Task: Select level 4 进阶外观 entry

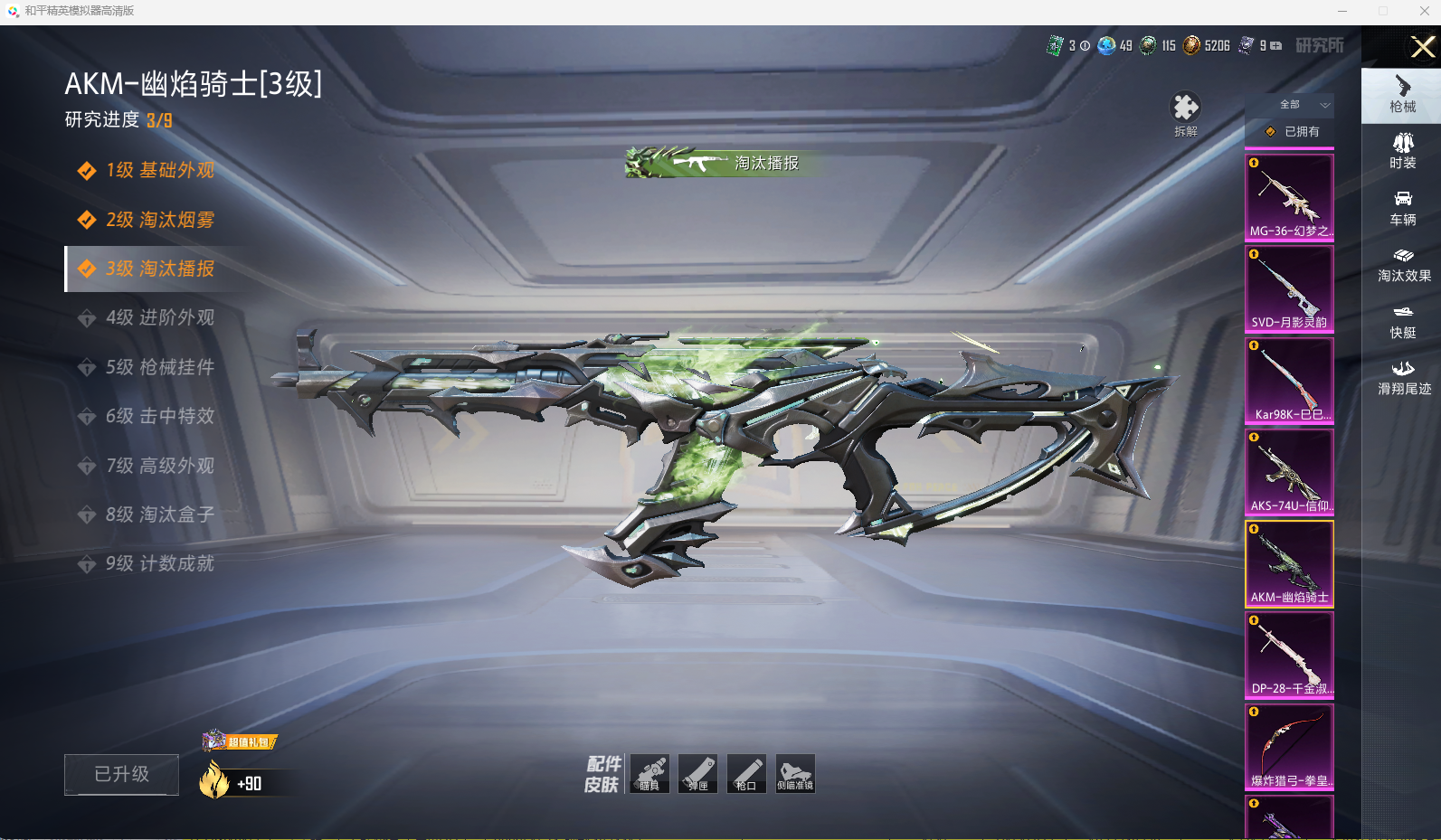Action: pyautogui.click(x=159, y=317)
